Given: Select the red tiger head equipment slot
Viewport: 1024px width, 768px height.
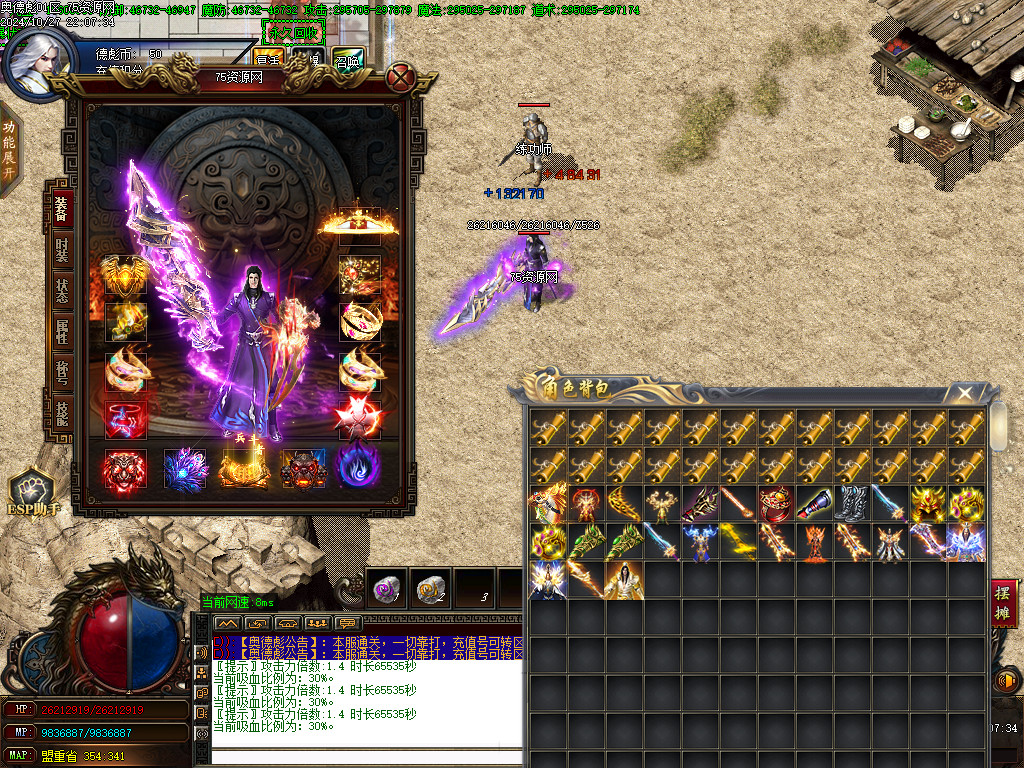Looking at the screenshot, I should 125,468.
